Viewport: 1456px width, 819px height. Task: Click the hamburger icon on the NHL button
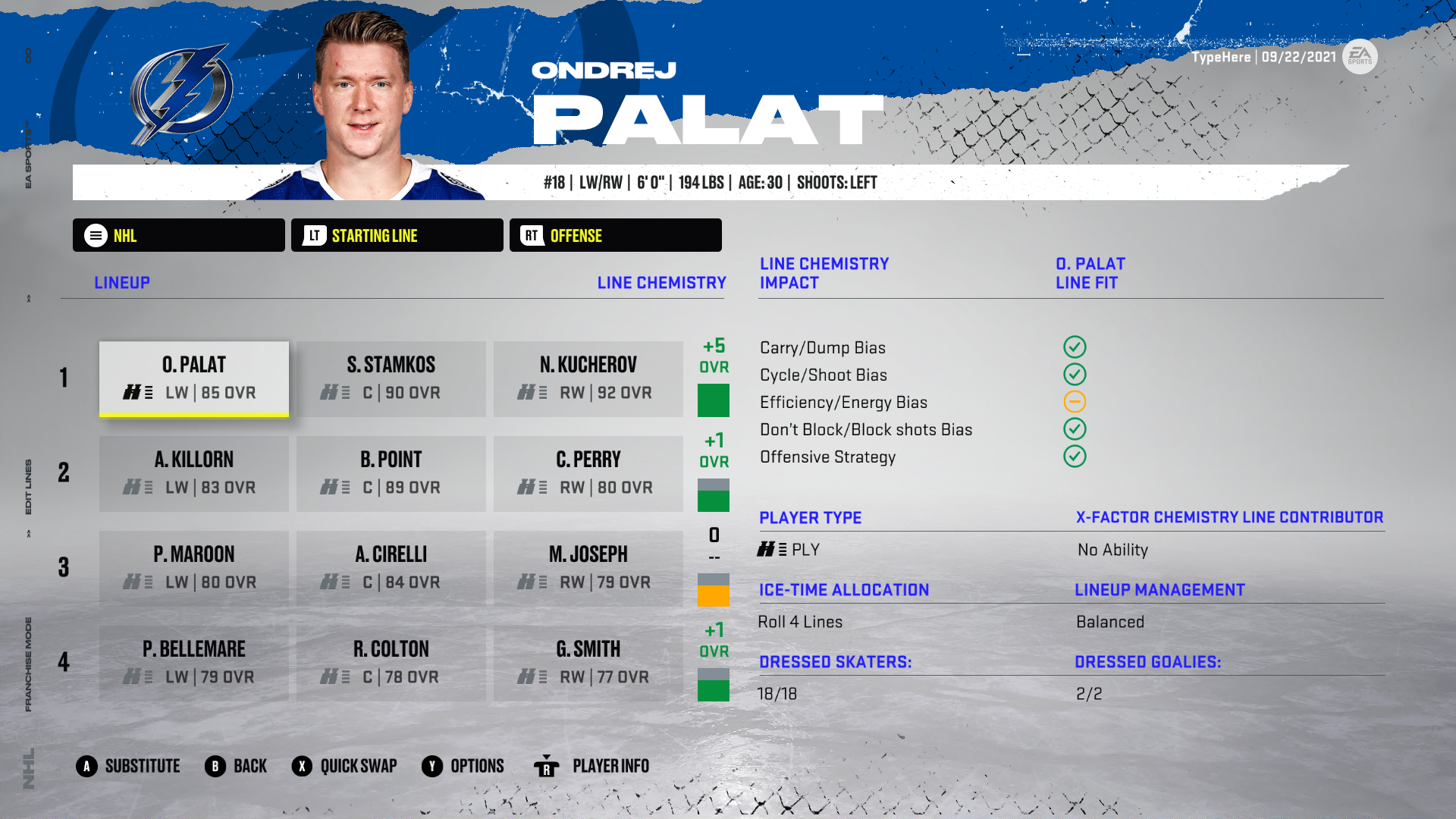(x=94, y=235)
